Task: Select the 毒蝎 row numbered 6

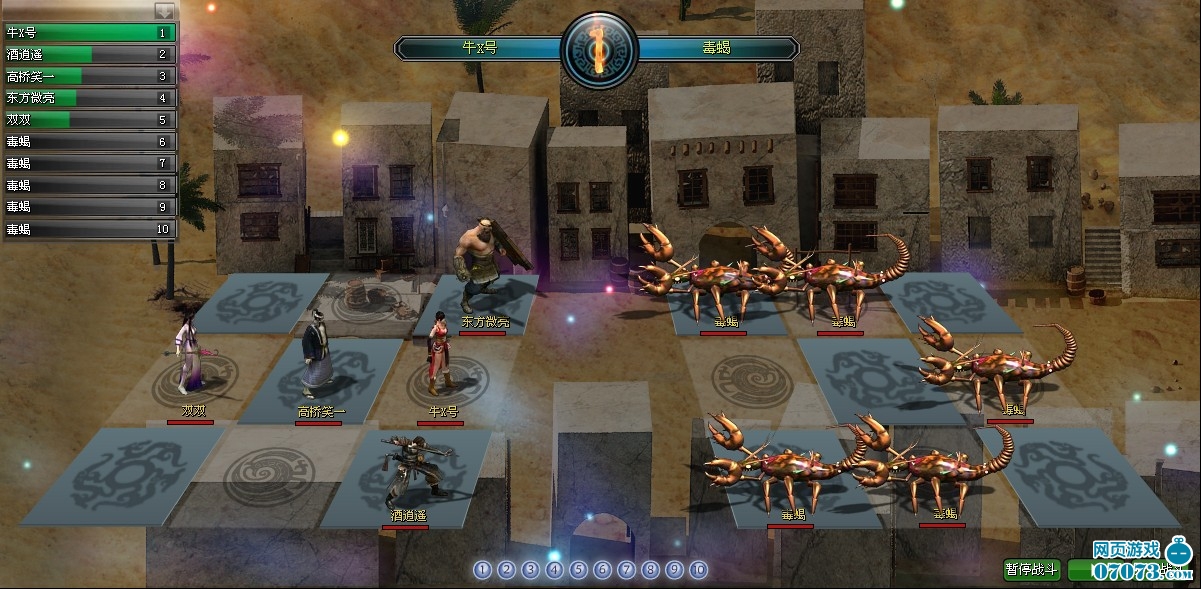Action: tap(88, 142)
